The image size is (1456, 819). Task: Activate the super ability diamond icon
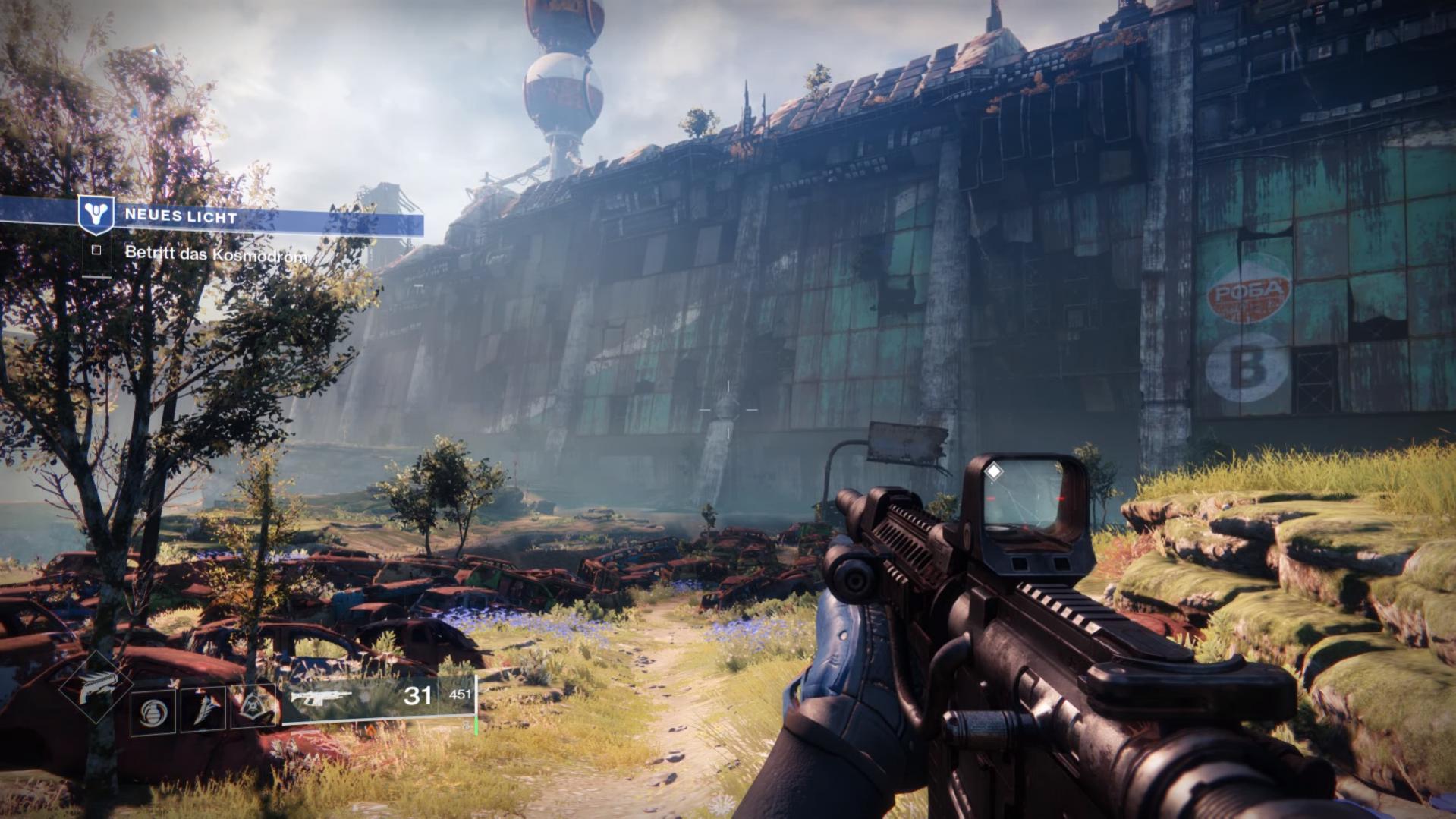pyautogui.click(x=97, y=685)
